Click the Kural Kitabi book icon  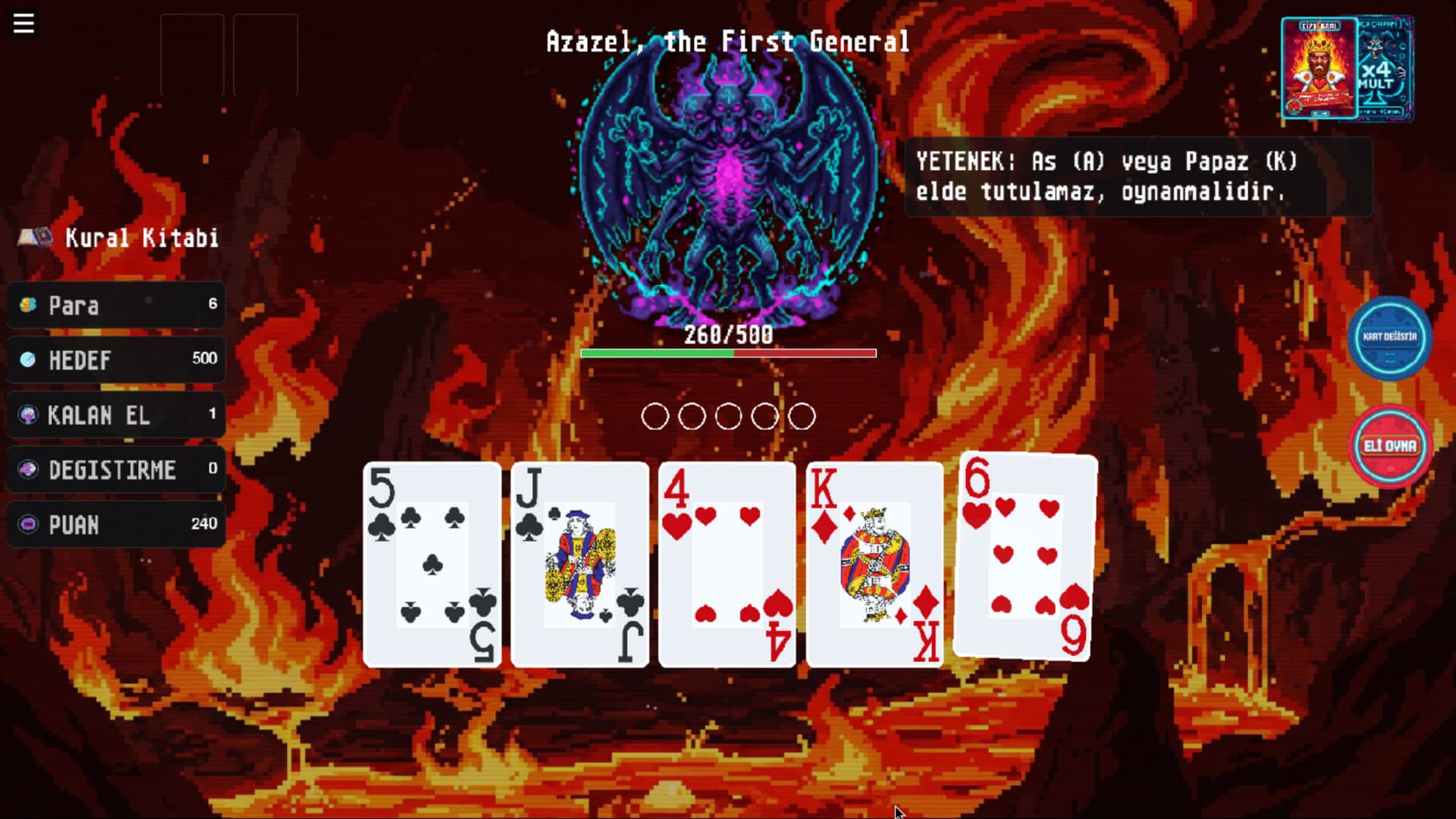point(36,237)
